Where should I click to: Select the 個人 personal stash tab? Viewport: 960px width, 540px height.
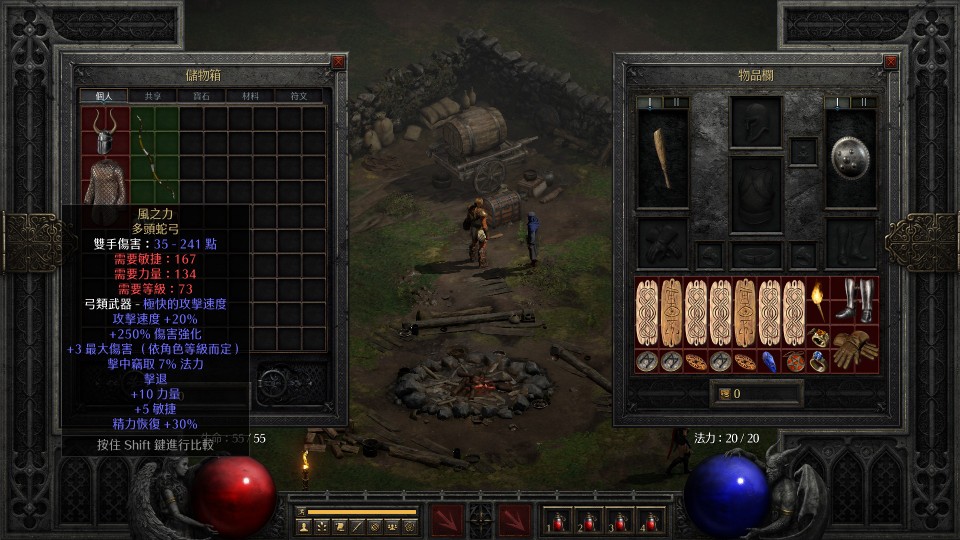coord(104,96)
